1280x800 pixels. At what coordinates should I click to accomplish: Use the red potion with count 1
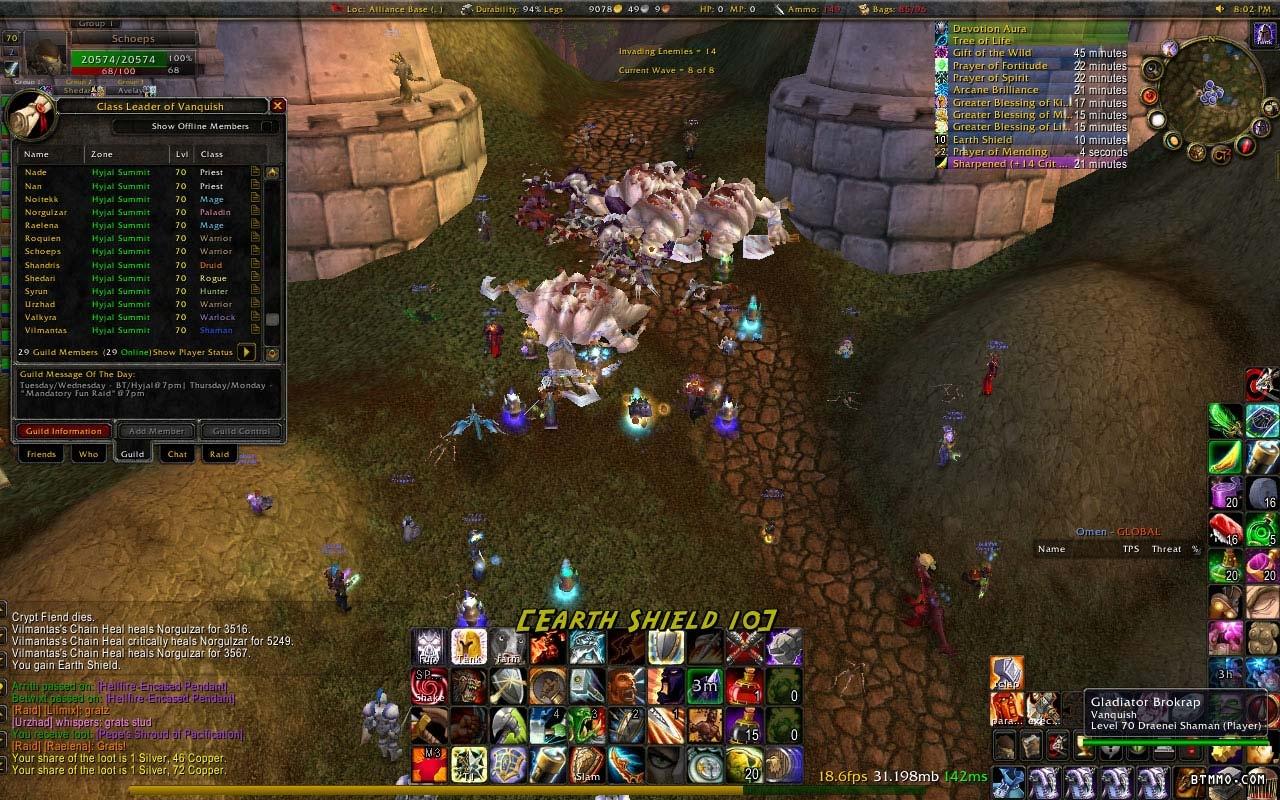click(744, 685)
